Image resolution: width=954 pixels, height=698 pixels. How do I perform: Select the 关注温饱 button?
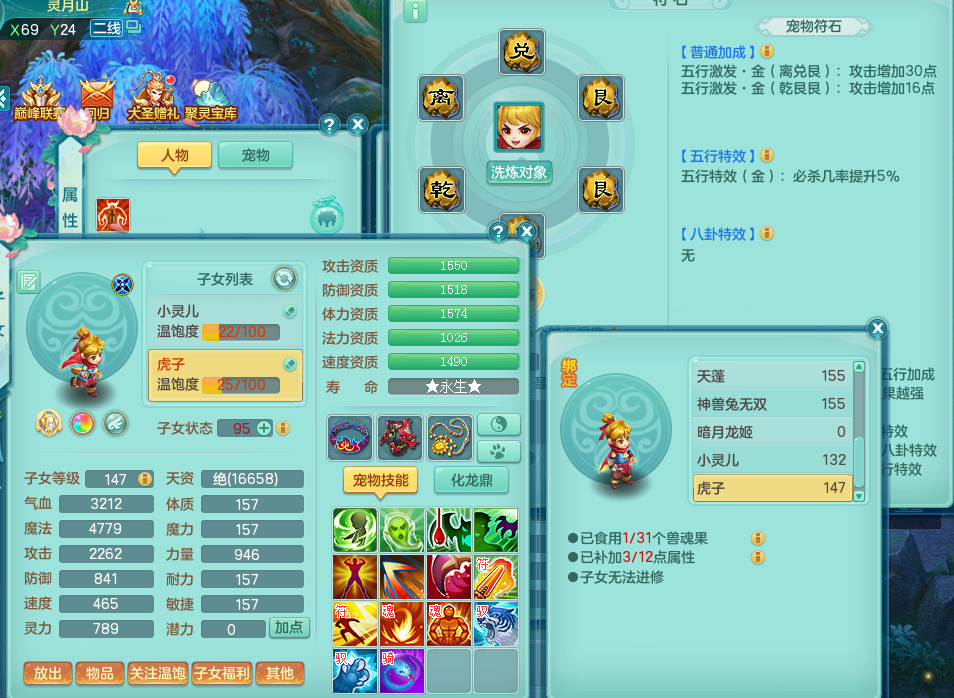coord(157,674)
